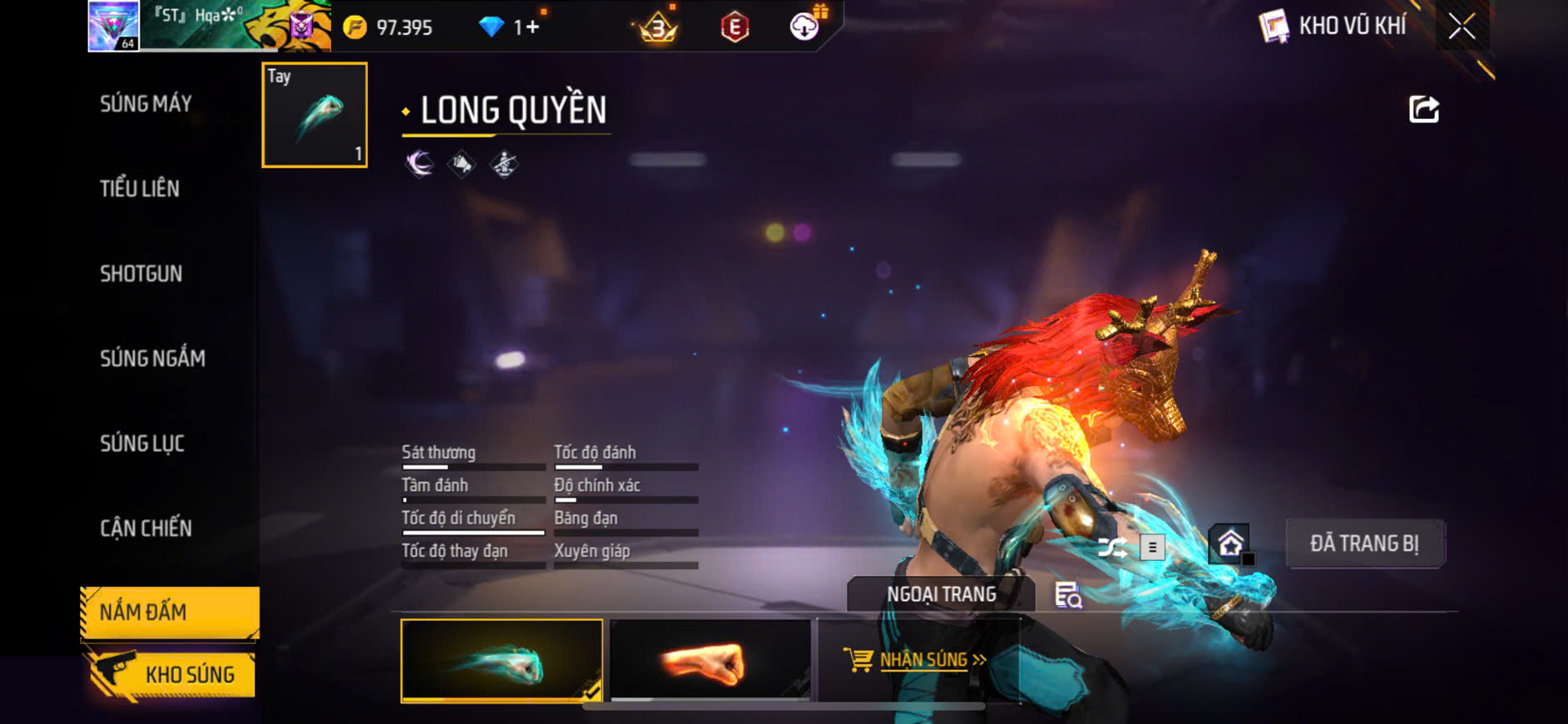This screenshot has height=724, width=1568.
Task: Open the player profile avatar
Action: point(114,26)
